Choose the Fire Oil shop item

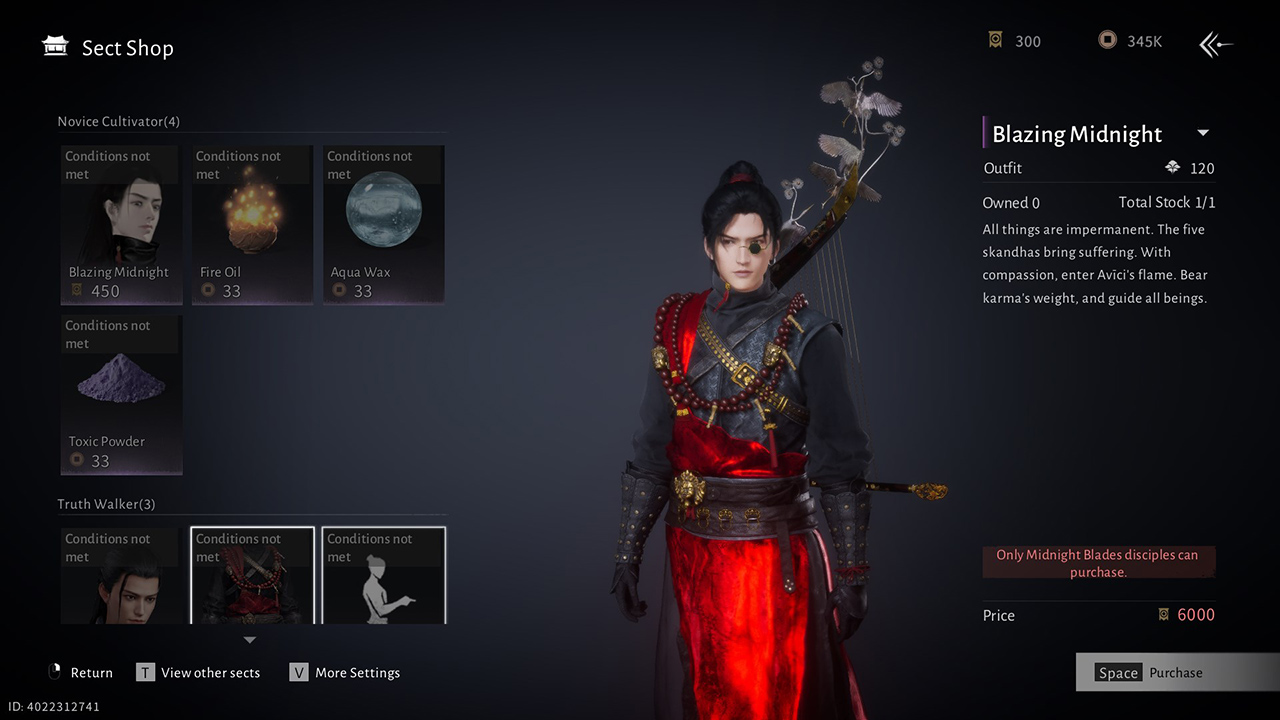point(252,225)
